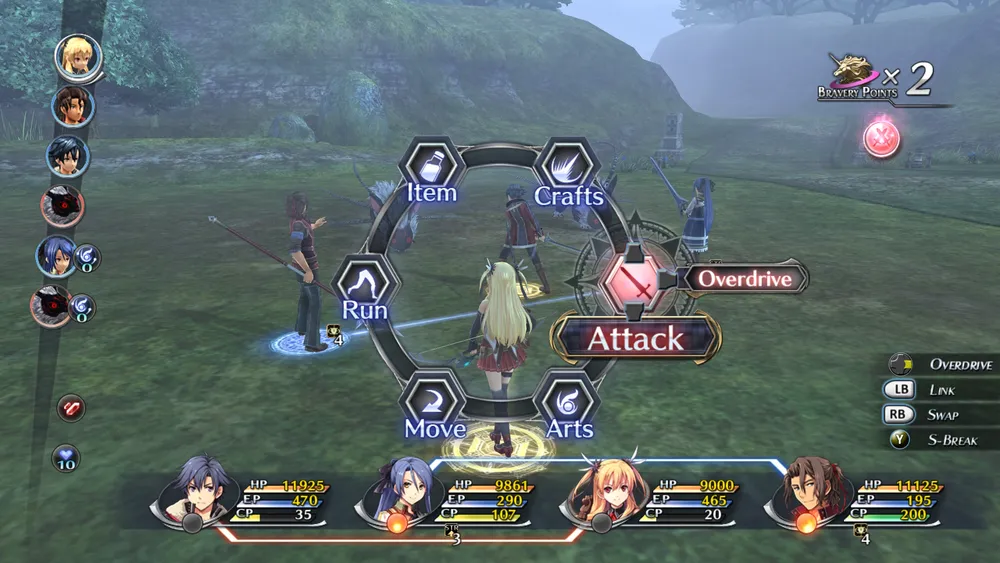Click the dark-haired swordsman's turn order portrait
Screen dimensions: 1000x563
point(68,156)
